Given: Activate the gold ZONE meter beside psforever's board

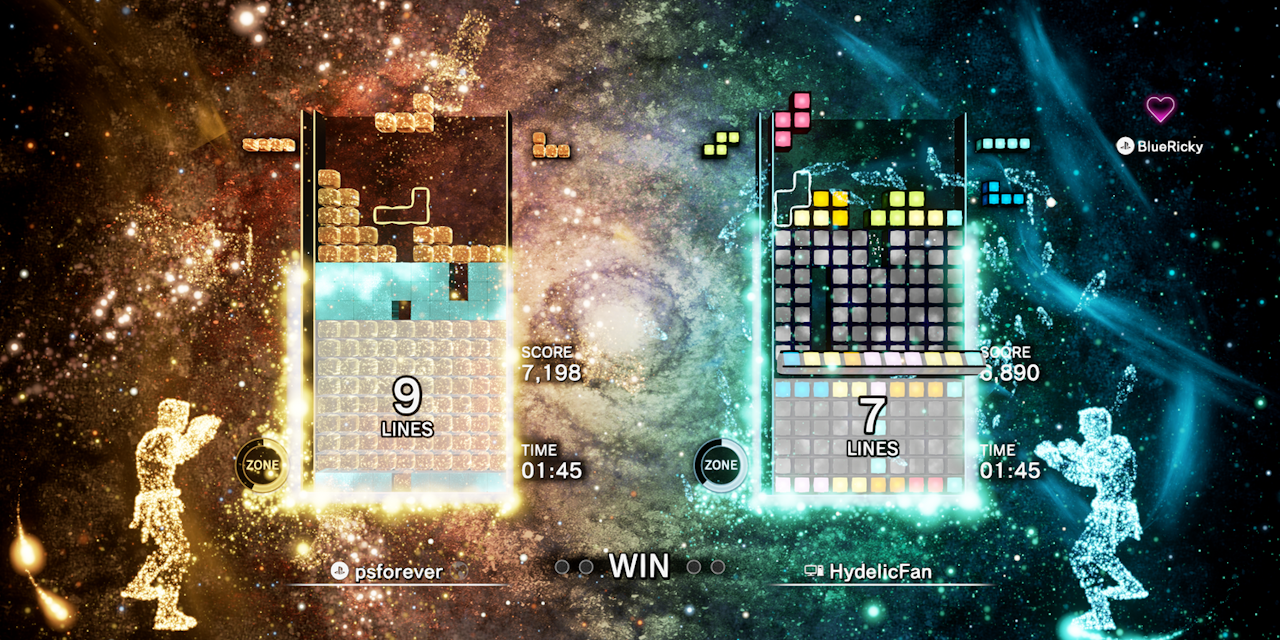Looking at the screenshot, I should point(262,465).
